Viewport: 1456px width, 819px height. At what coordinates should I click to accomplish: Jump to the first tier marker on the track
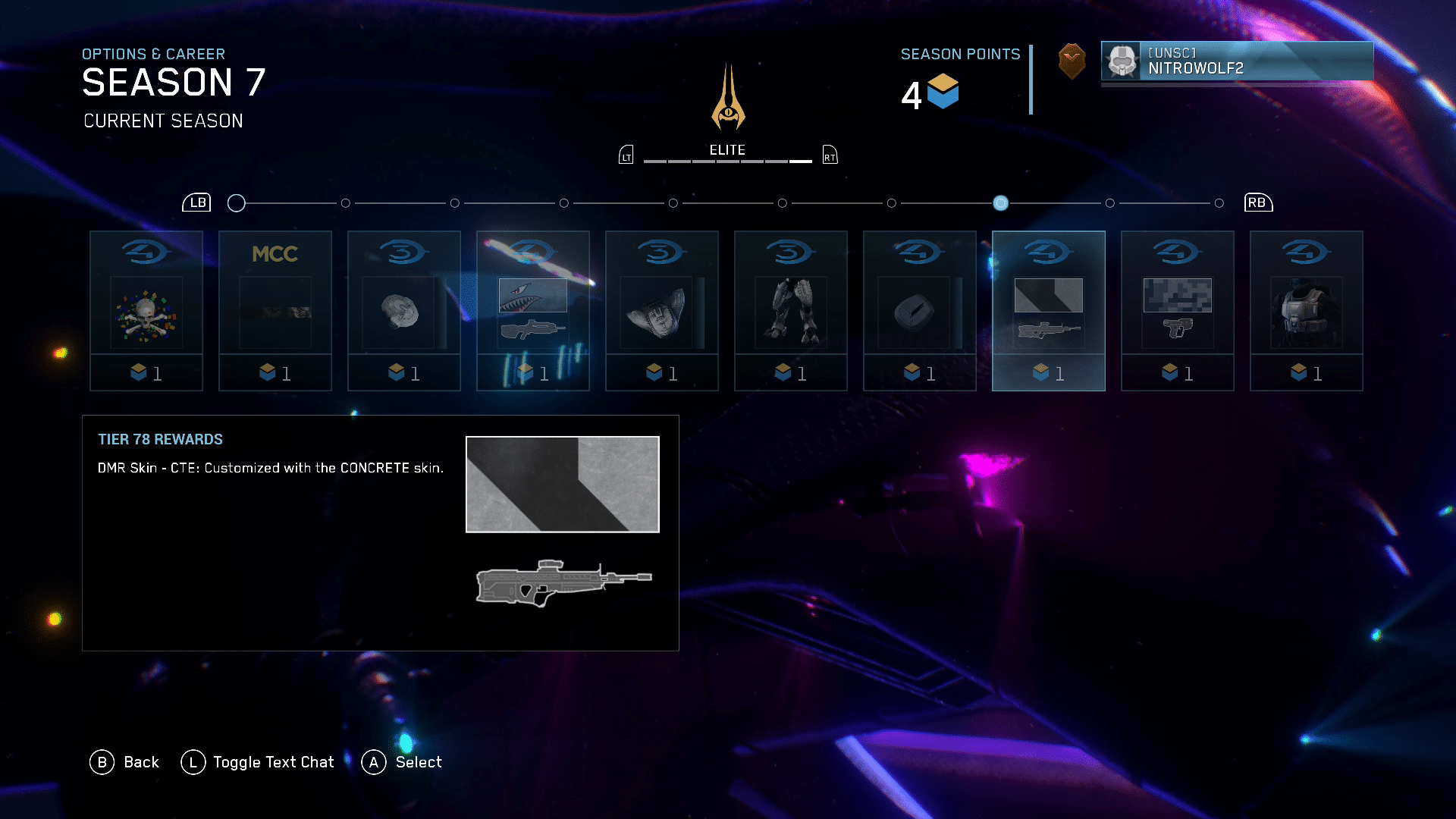(x=237, y=203)
